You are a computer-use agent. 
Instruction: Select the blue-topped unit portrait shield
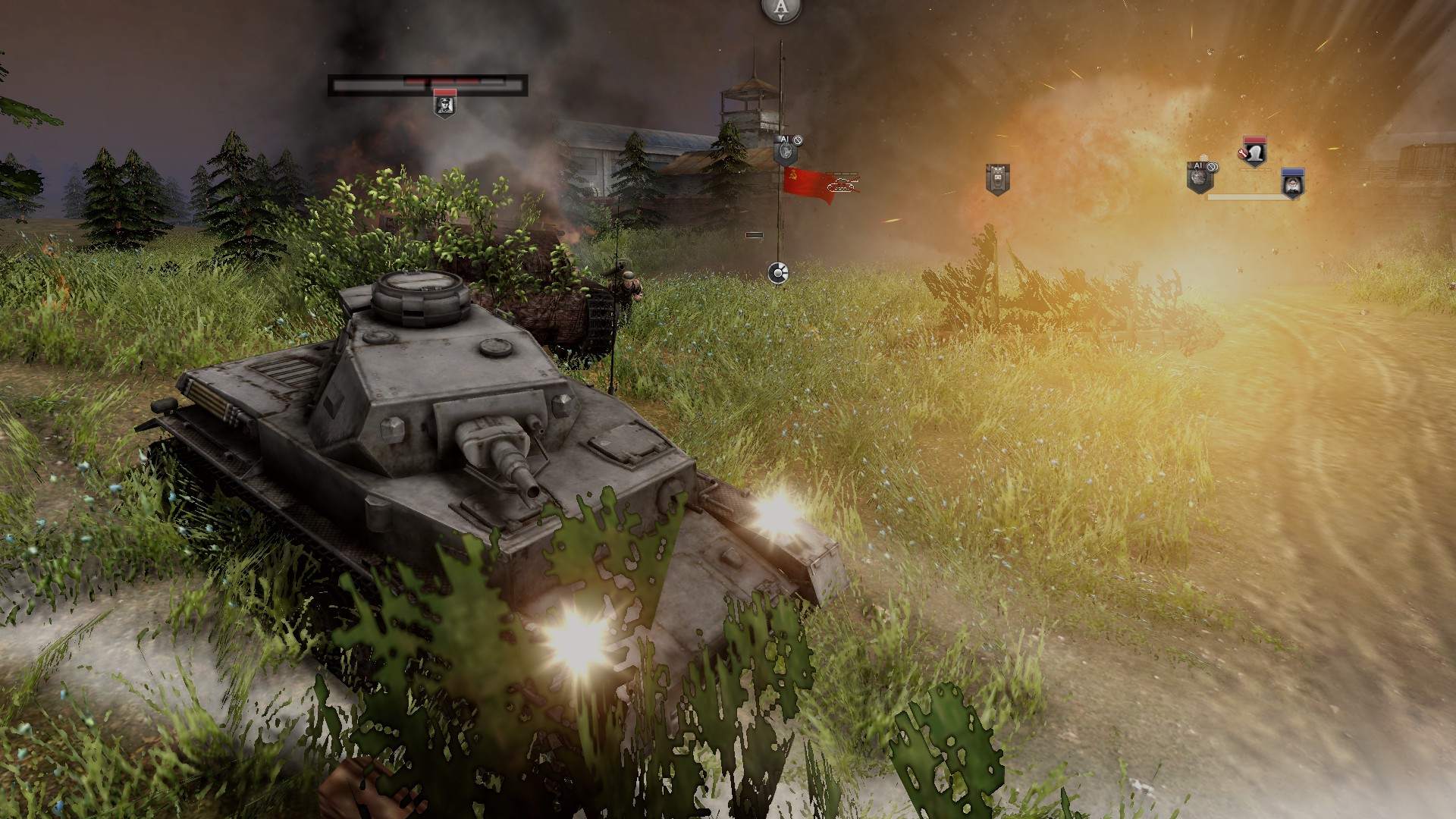(x=1292, y=184)
